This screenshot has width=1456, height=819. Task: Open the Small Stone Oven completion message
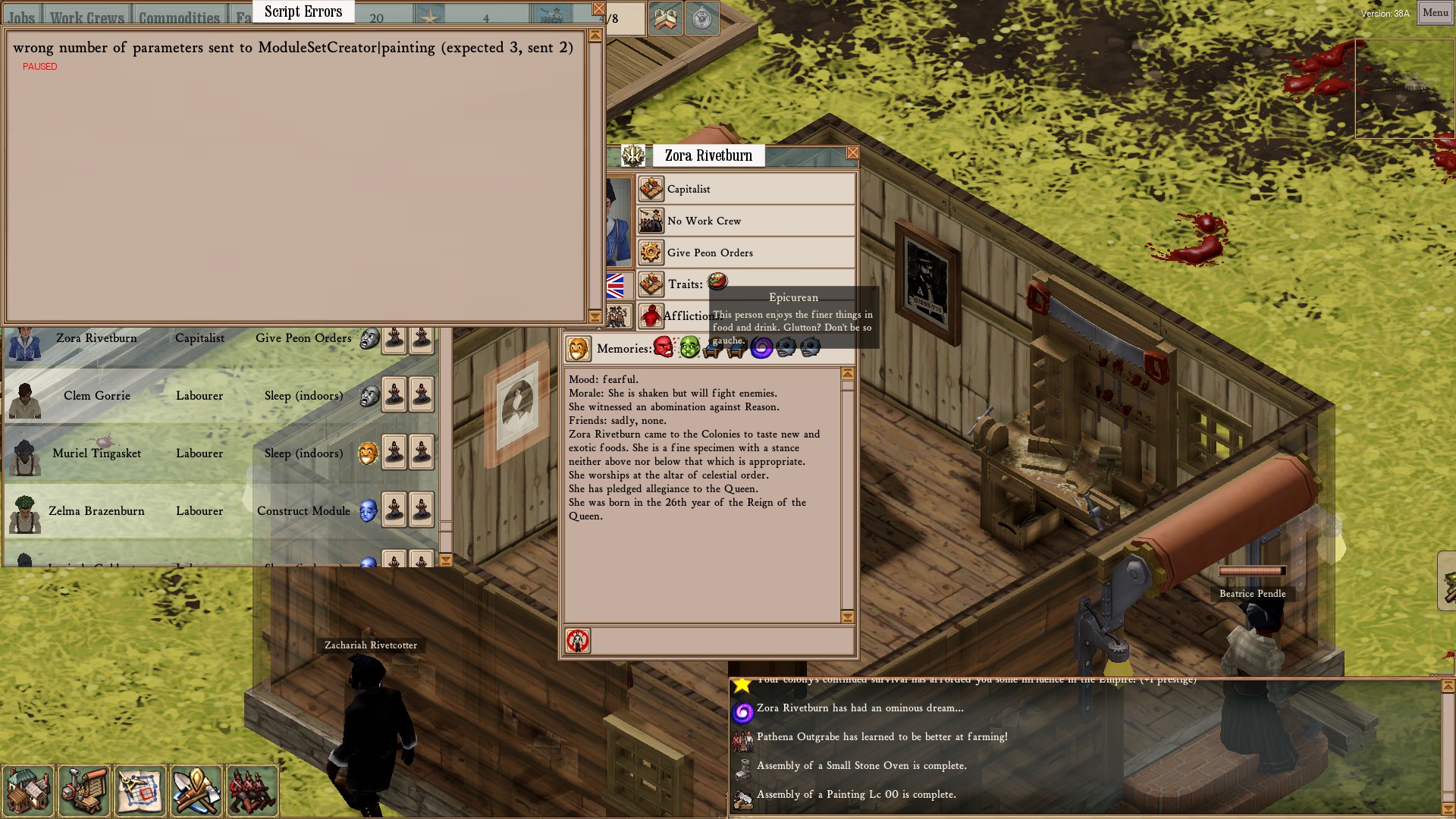861,766
